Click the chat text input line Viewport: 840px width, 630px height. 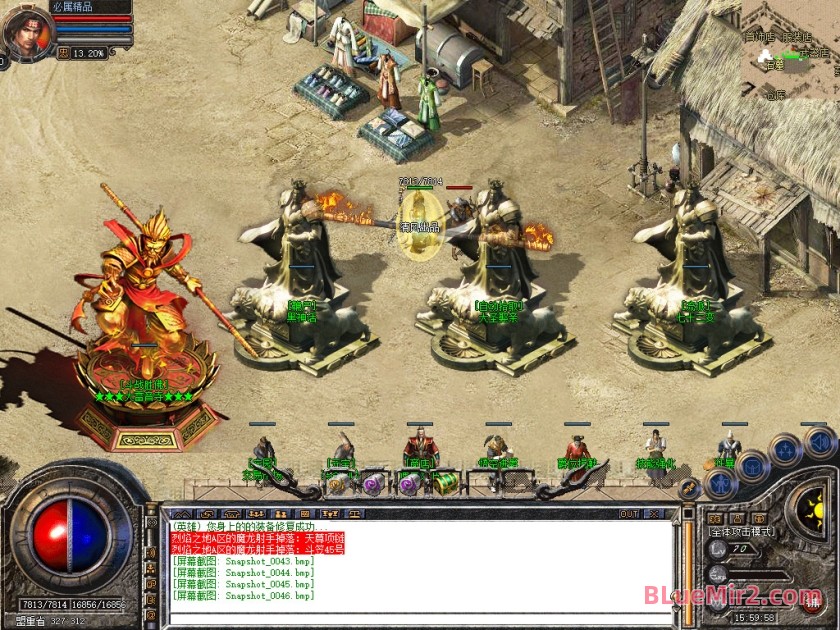pyautogui.click(x=420, y=611)
